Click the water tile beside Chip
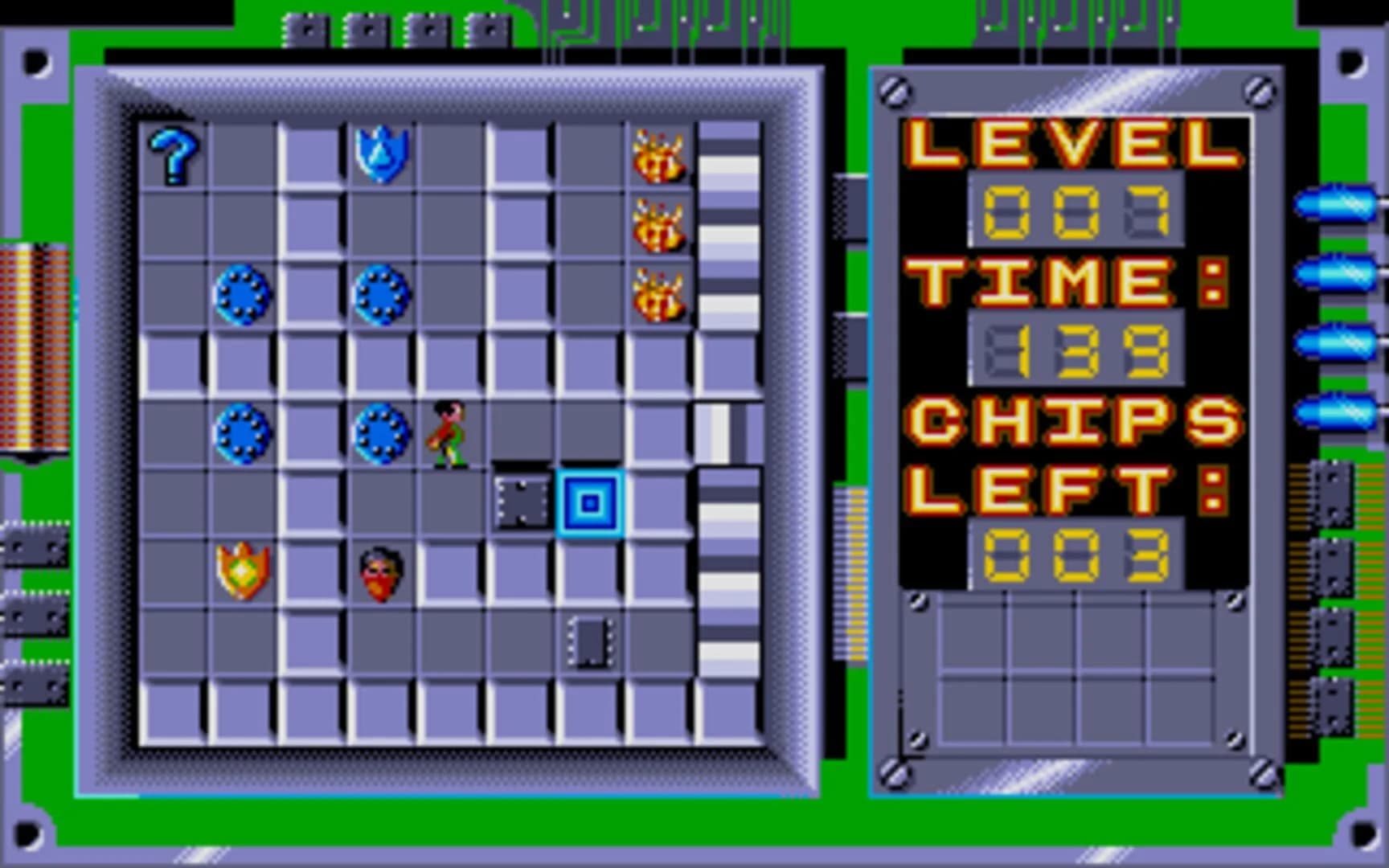Image resolution: width=1389 pixels, height=868 pixels. point(382,434)
